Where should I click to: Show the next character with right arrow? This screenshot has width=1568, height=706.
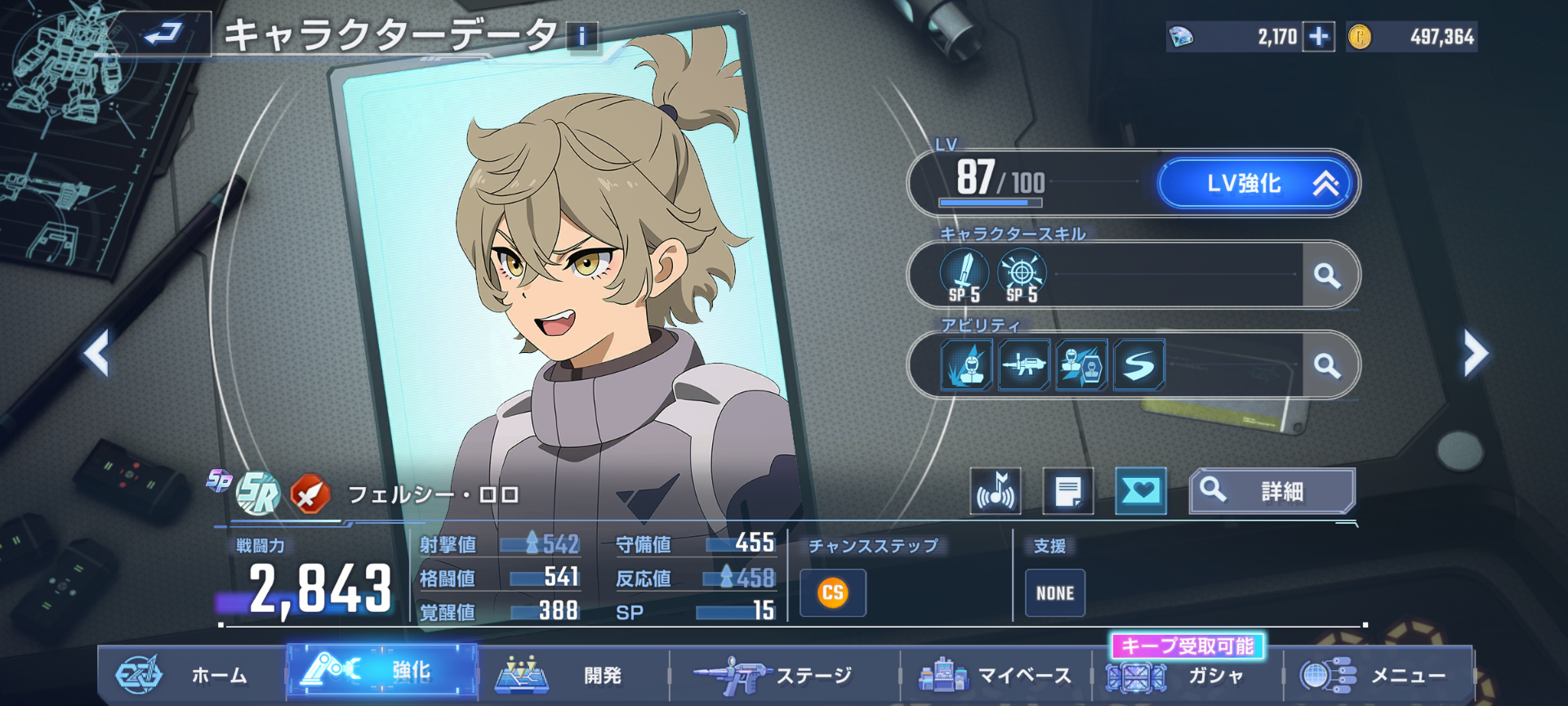coord(1475,353)
